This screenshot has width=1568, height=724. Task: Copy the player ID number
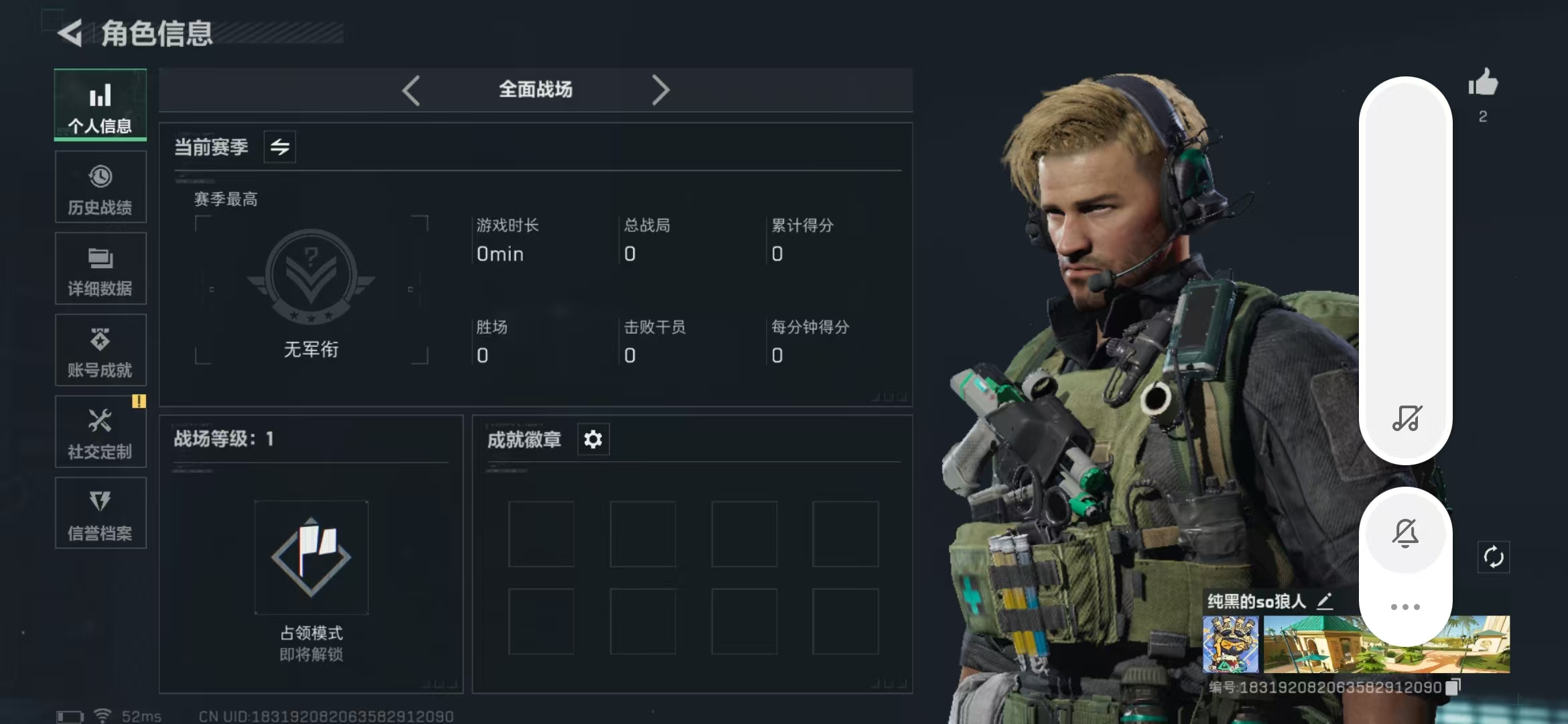(1453, 687)
